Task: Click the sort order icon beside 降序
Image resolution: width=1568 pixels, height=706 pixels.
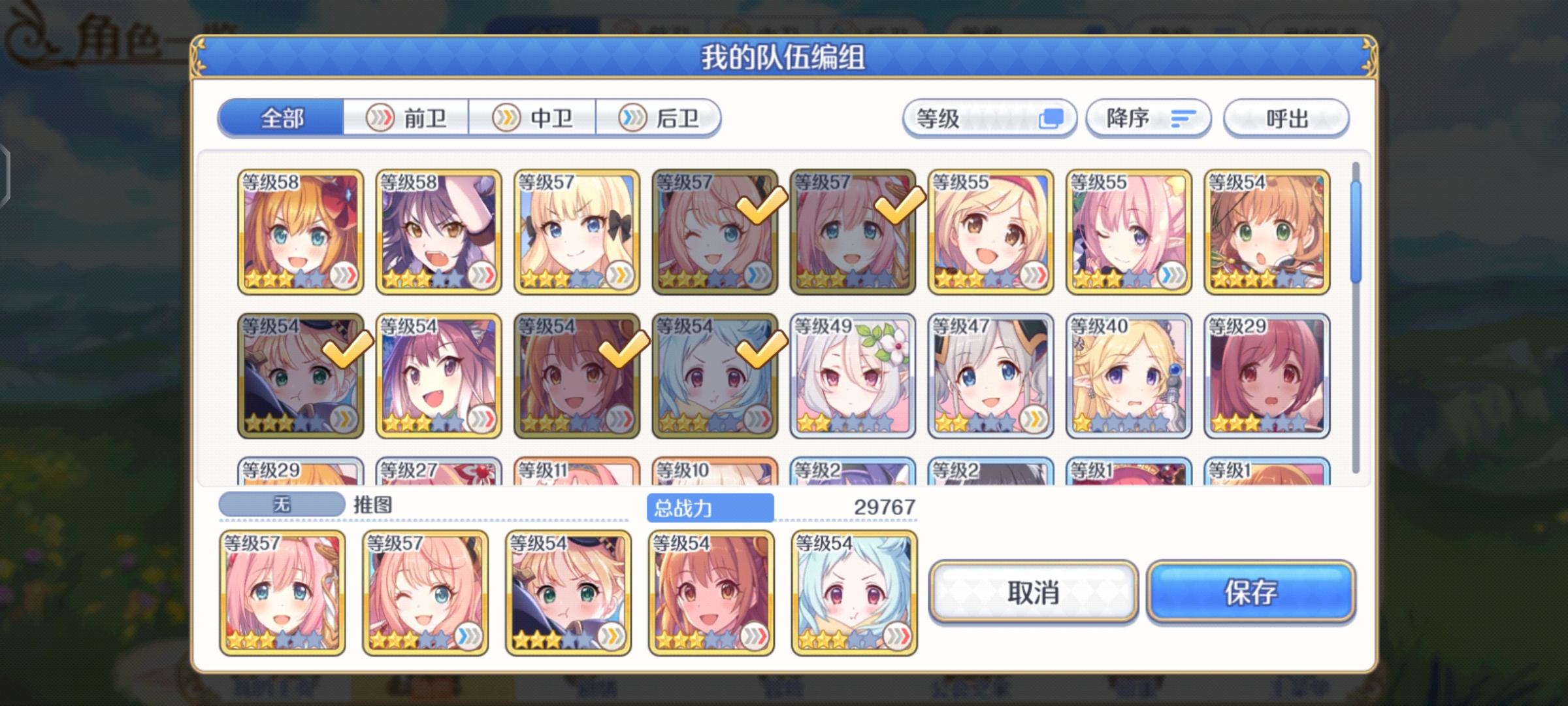Action: (x=1181, y=119)
